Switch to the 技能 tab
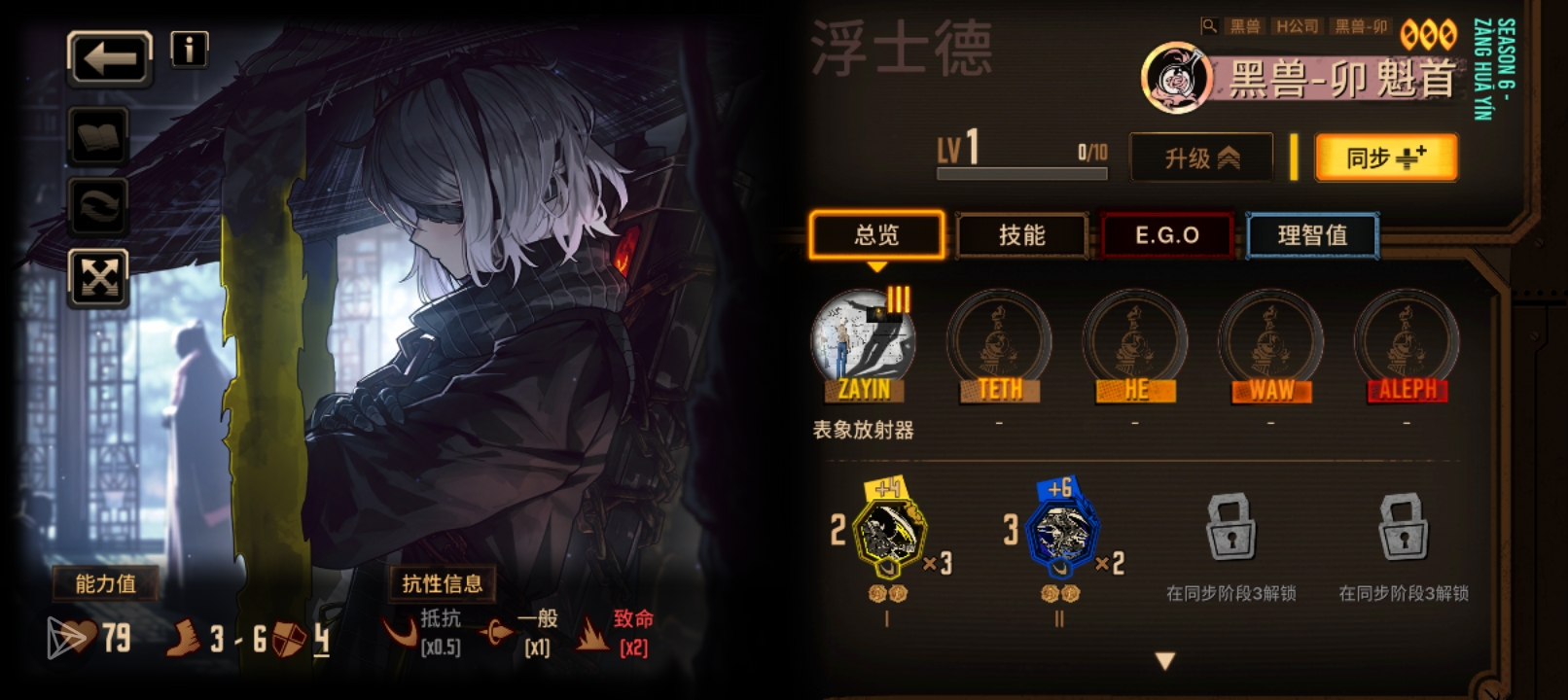The height and width of the screenshot is (700, 1568). [x=1021, y=234]
